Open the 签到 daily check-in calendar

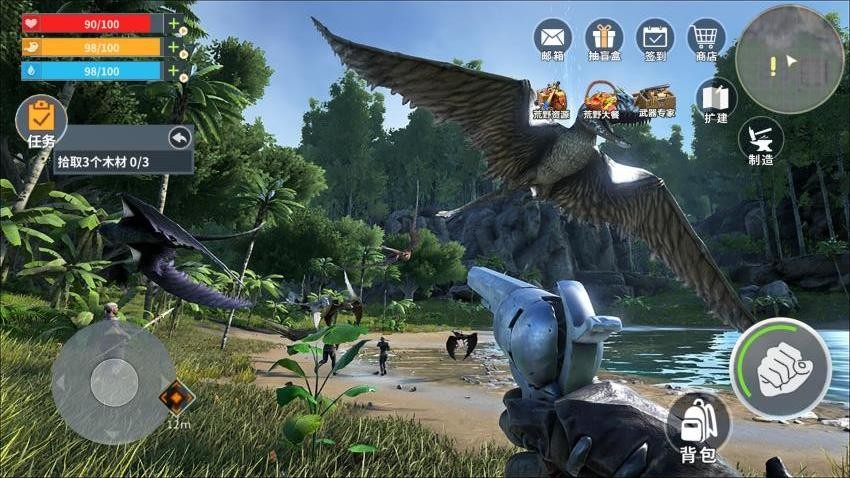[x=655, y=38]
